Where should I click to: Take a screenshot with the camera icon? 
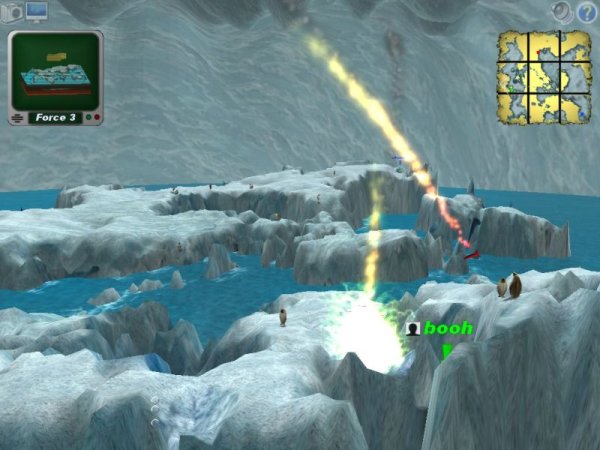click(x=13, y=11)
